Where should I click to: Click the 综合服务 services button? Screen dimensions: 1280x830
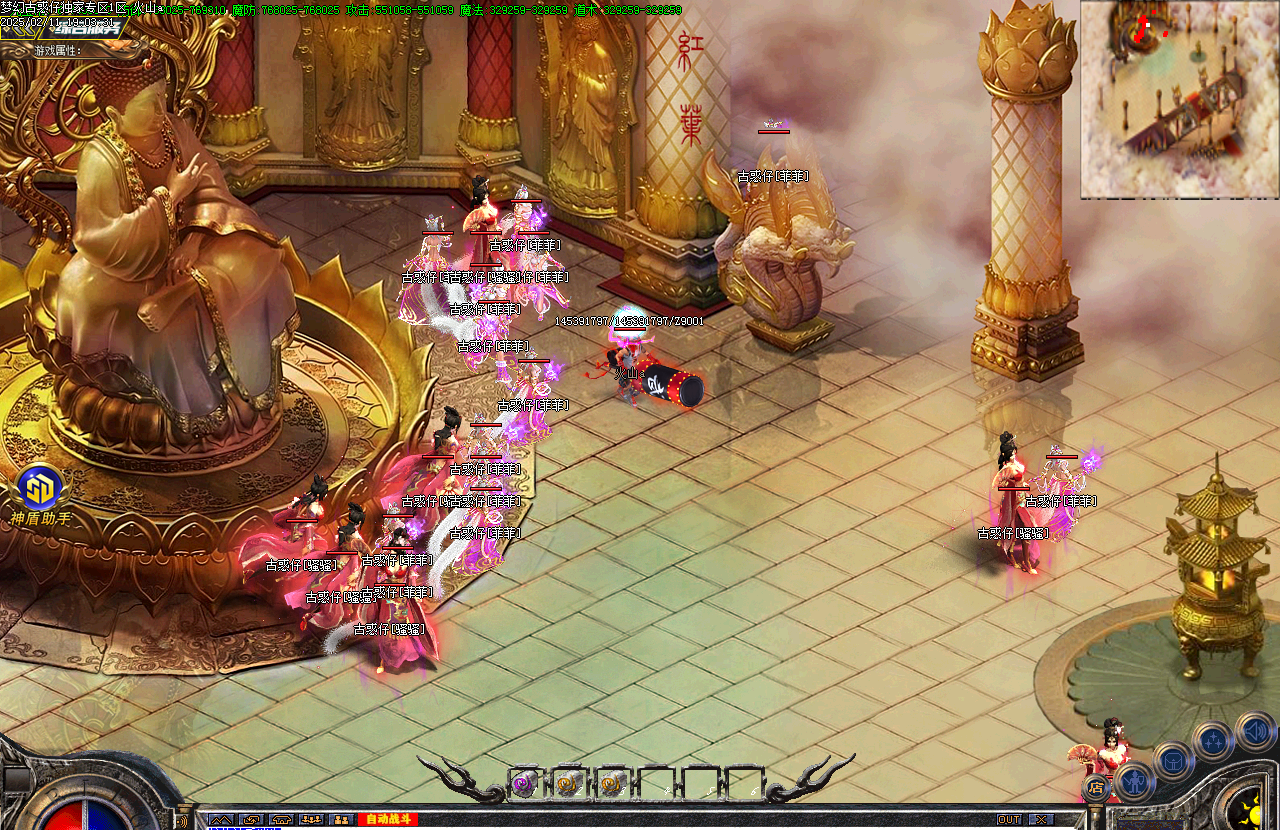point(85,29)
